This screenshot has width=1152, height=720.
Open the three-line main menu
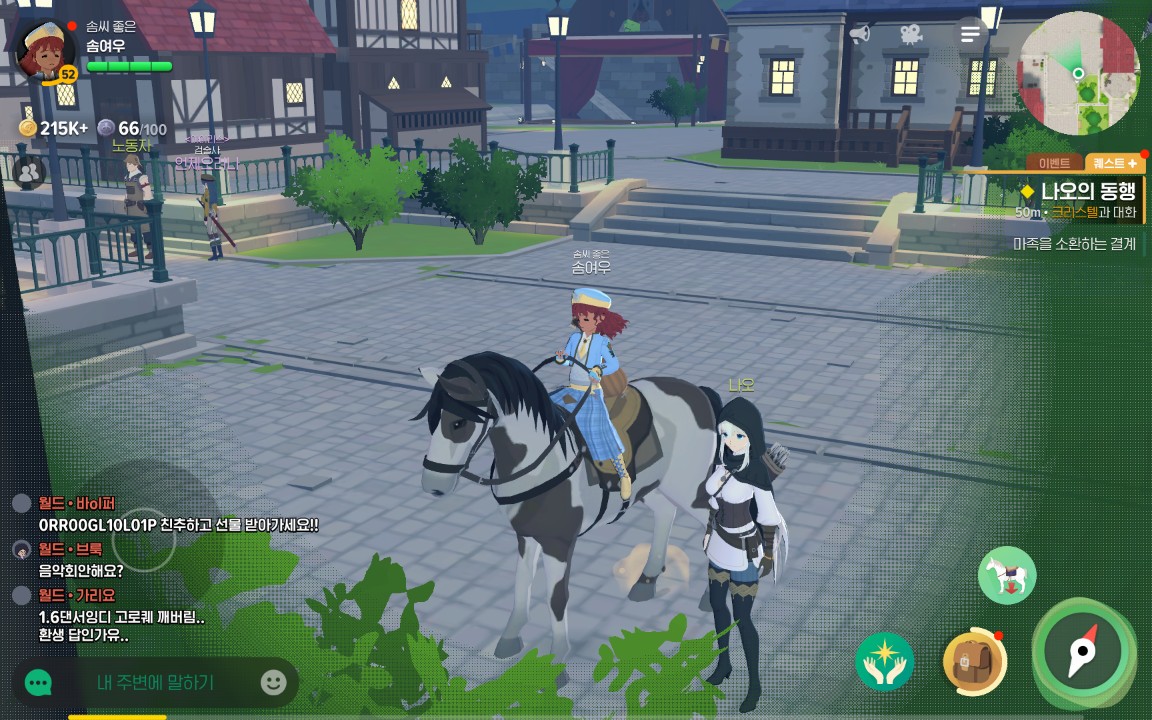click(x=970, y=34)
